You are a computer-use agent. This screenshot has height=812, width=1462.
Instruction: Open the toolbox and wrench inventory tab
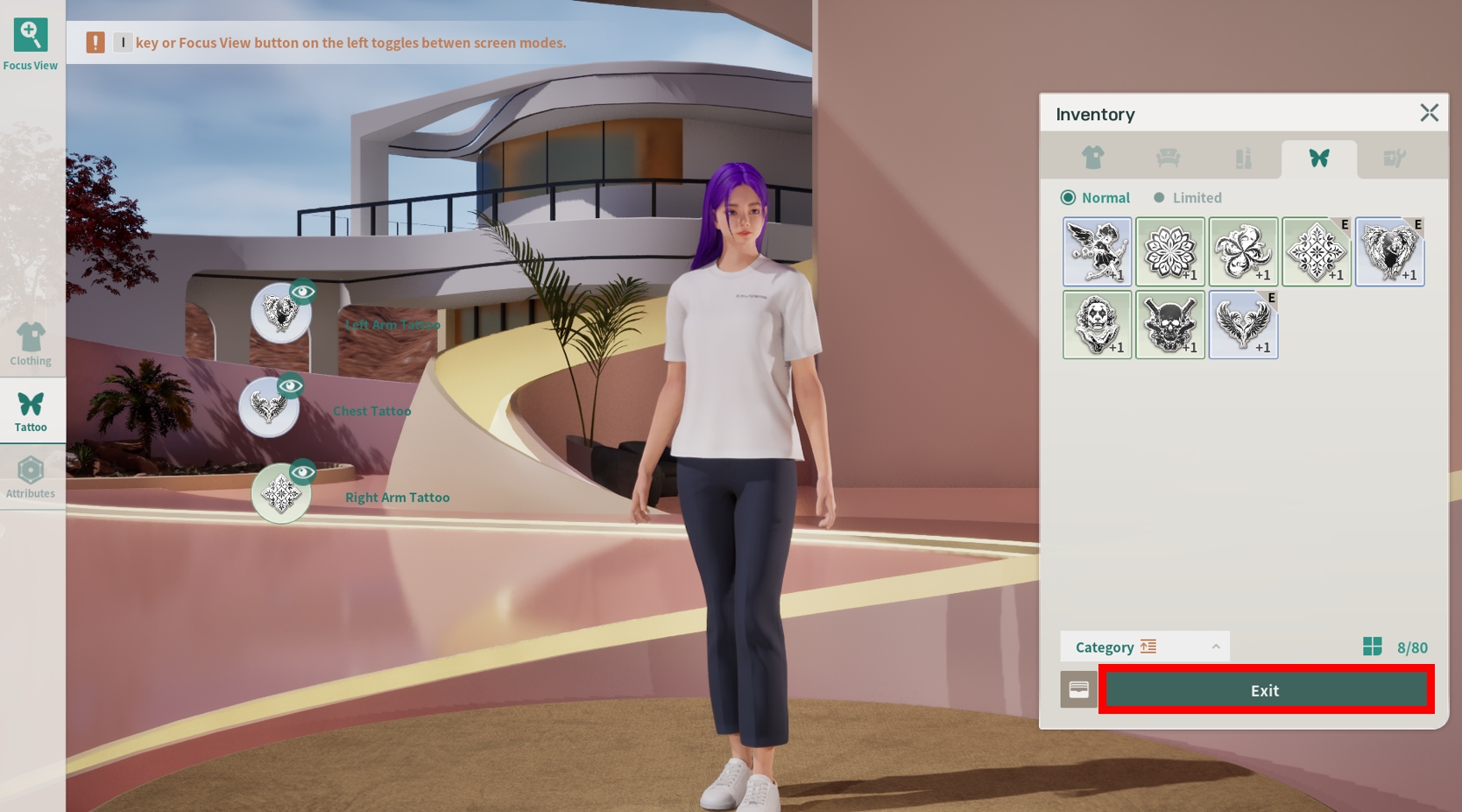(1394, 159)
